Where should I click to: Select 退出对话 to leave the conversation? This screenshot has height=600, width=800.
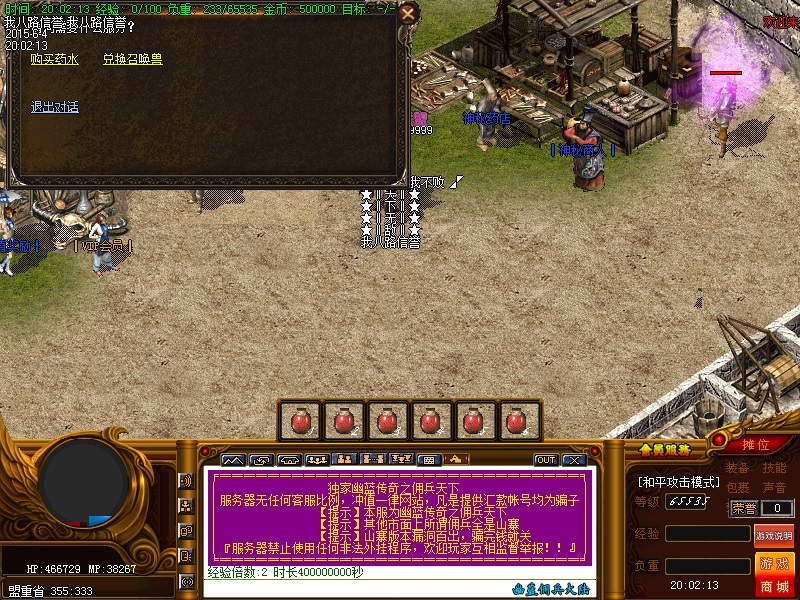tap(54, 108)
